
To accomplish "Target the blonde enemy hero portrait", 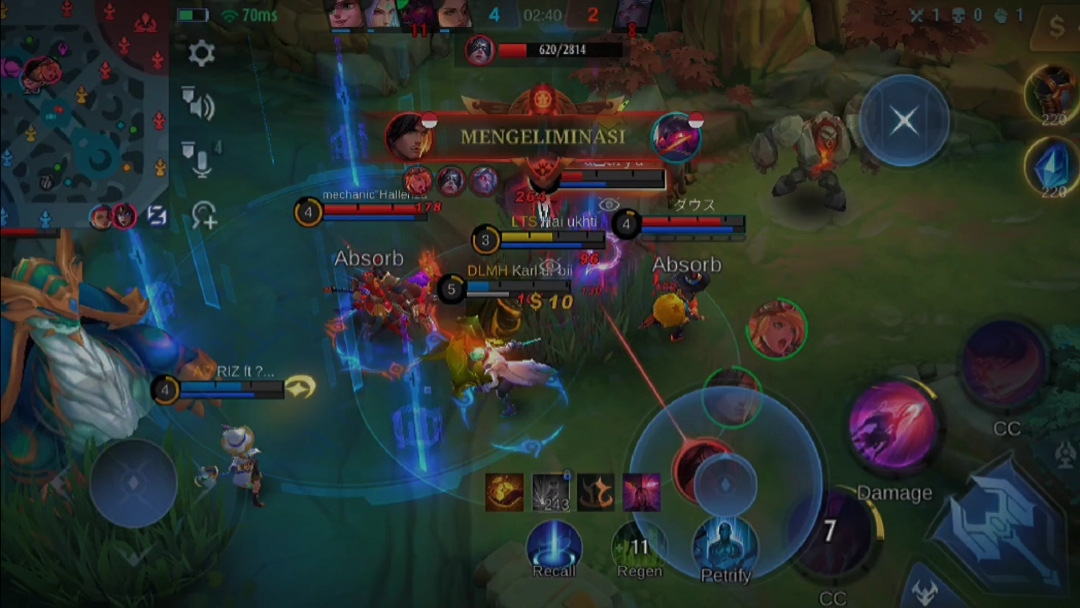I will [x=775, y=328].
